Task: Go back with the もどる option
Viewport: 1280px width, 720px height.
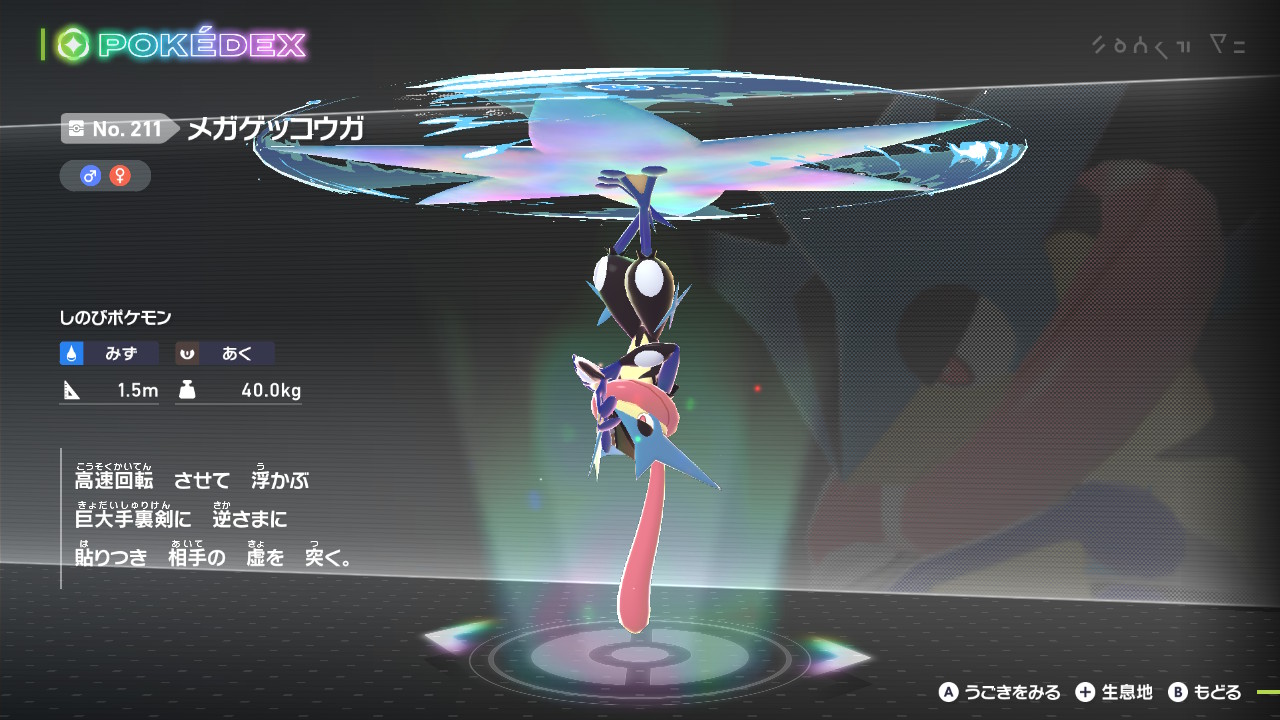Action: tap(1205, 692)
